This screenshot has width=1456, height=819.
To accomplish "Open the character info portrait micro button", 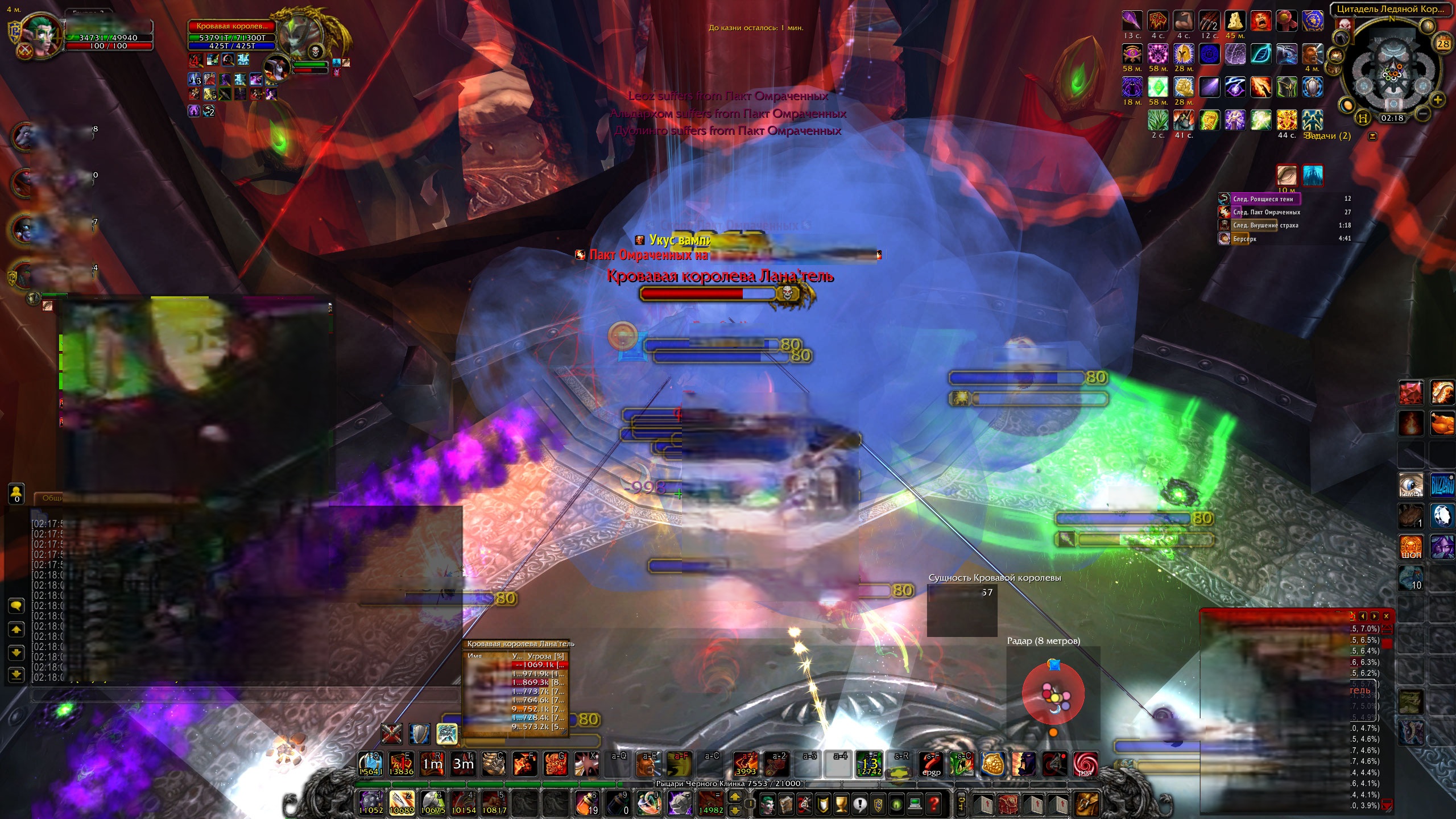I will (767, 804).
